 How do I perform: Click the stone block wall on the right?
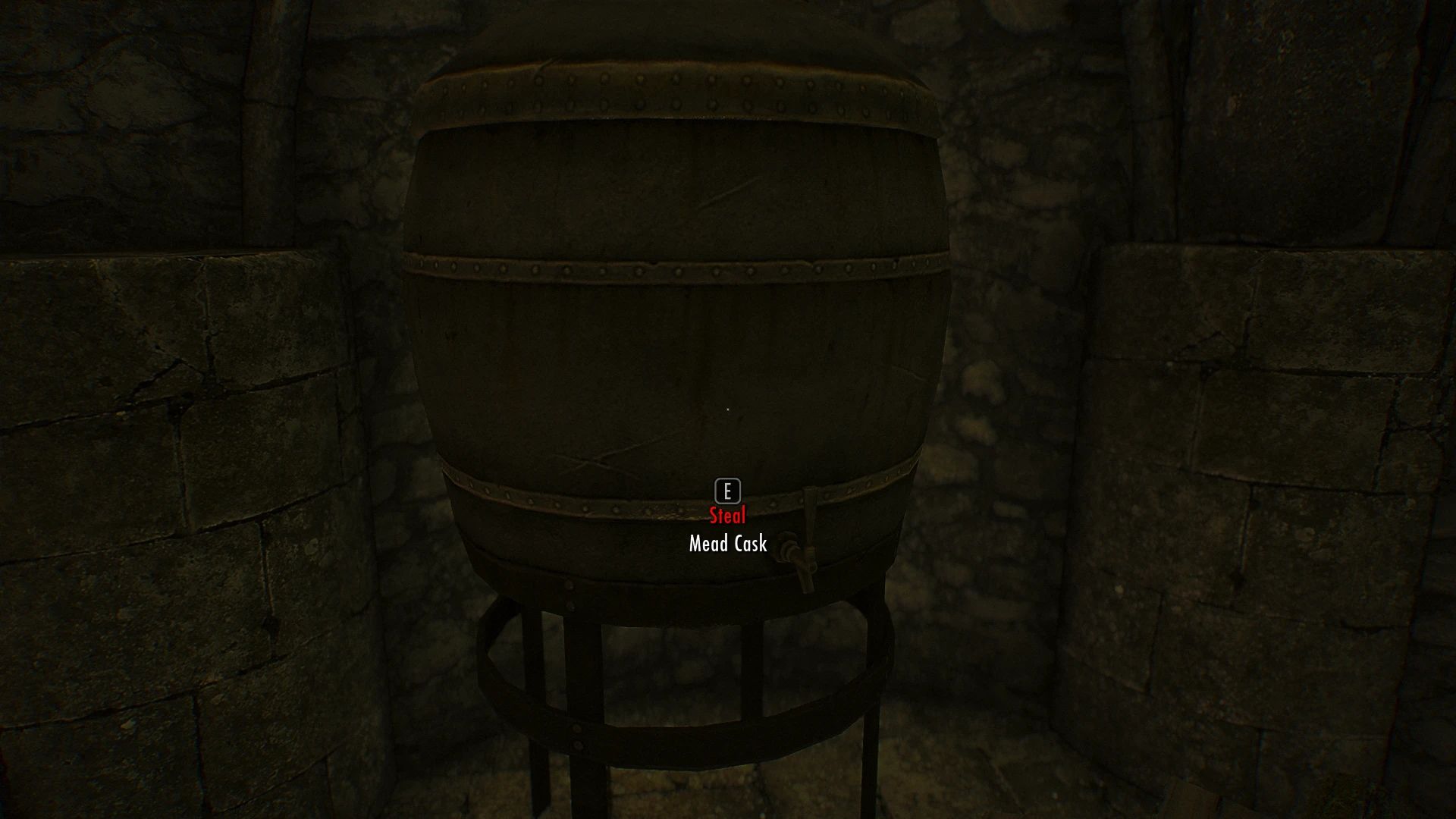pos(1289,455)
